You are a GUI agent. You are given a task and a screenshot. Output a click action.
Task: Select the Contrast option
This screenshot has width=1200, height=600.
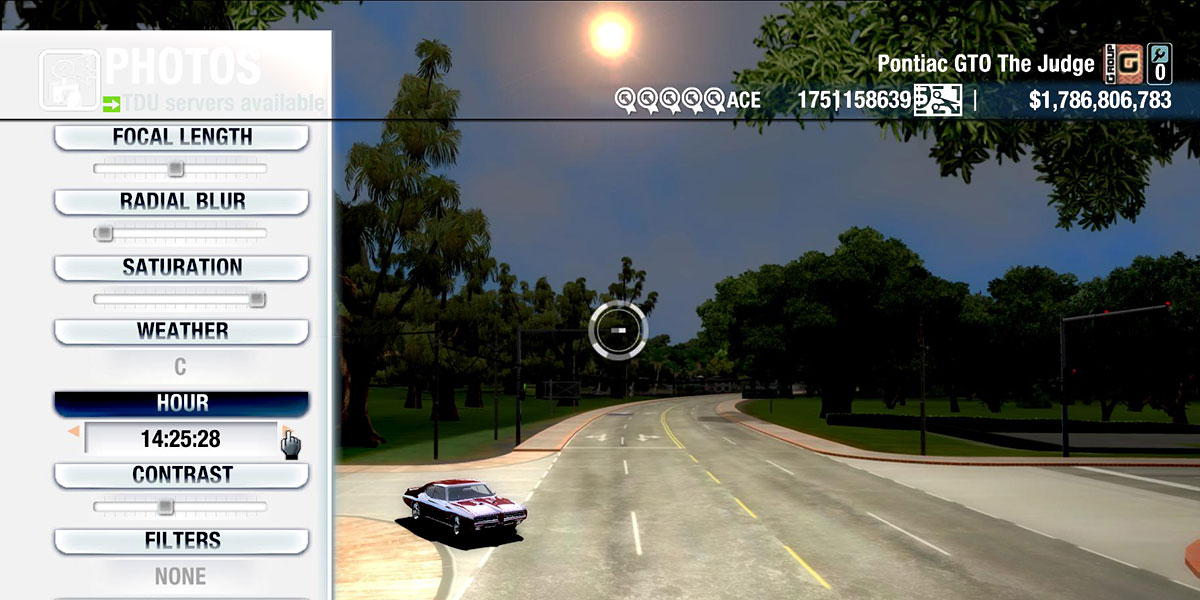[181, 474]
